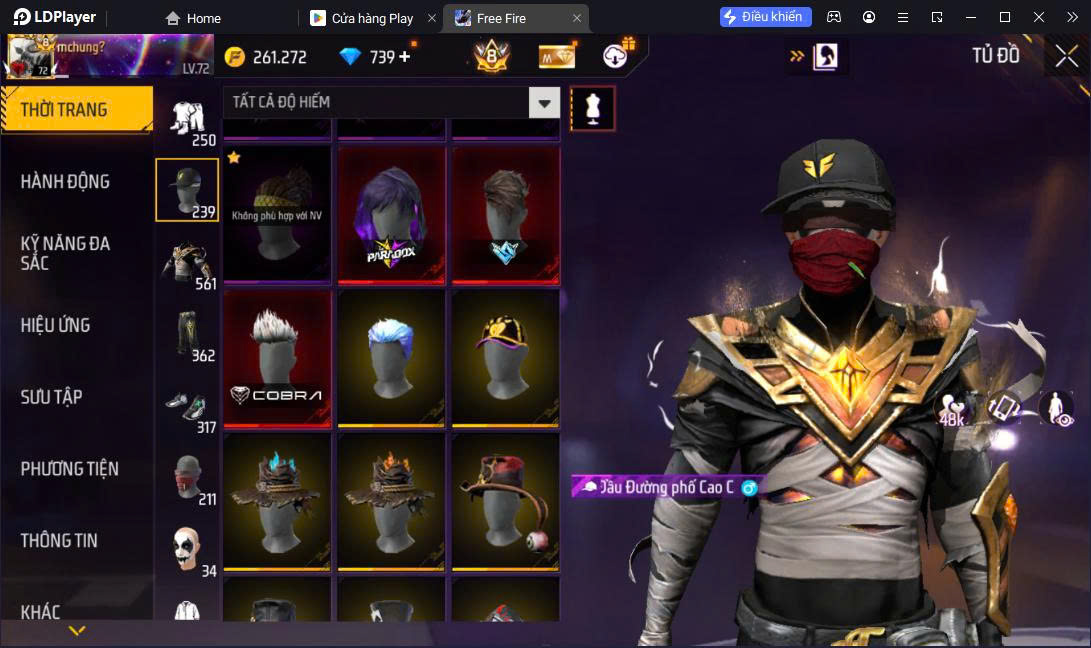The width and height of the screenshot is (1091, 648).
Task: Open the gold rank 8 badge icon
Action: click(x=491, y=57)
